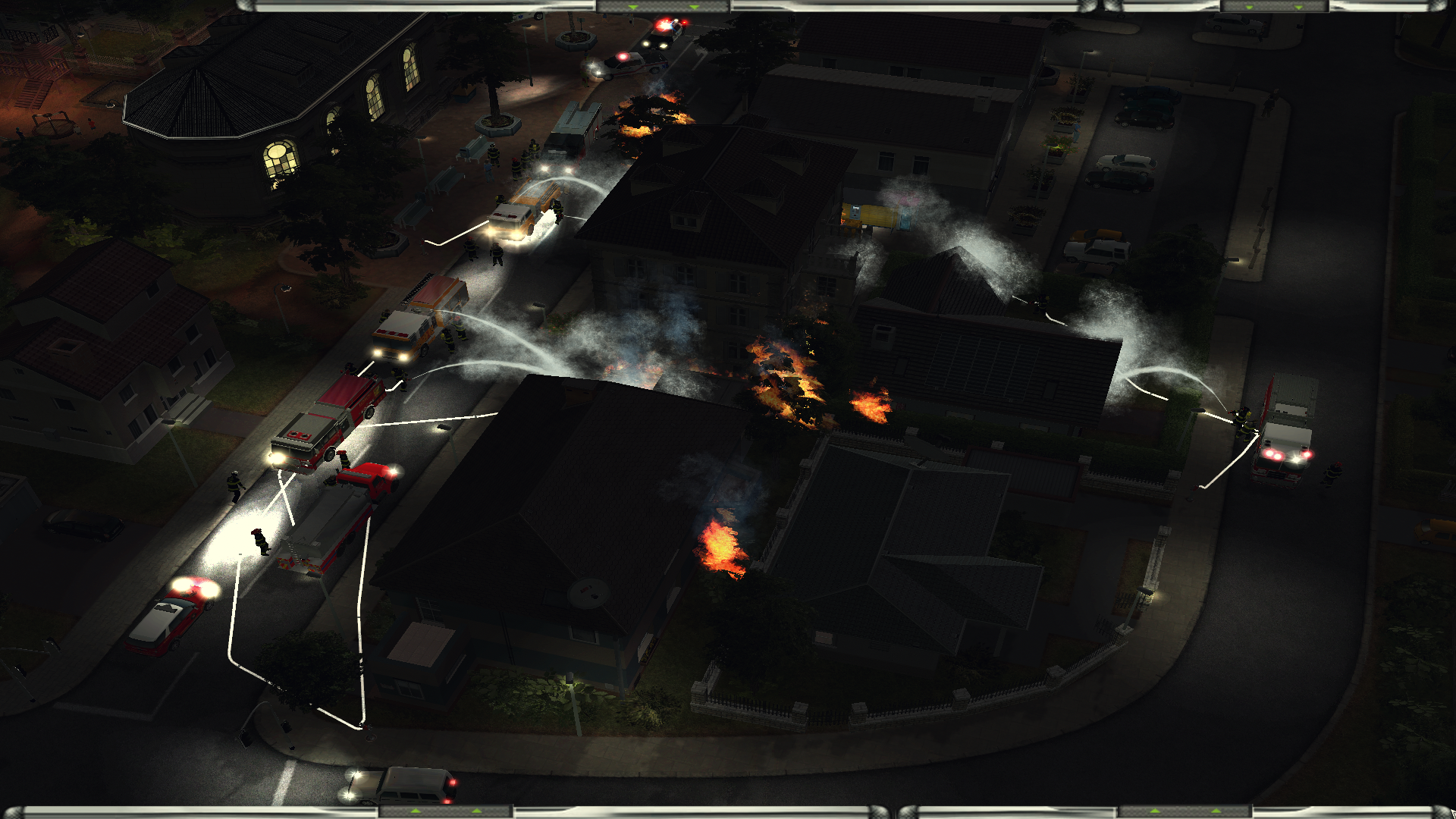Expand the collapsed top-center panel handle

(664, 6)
